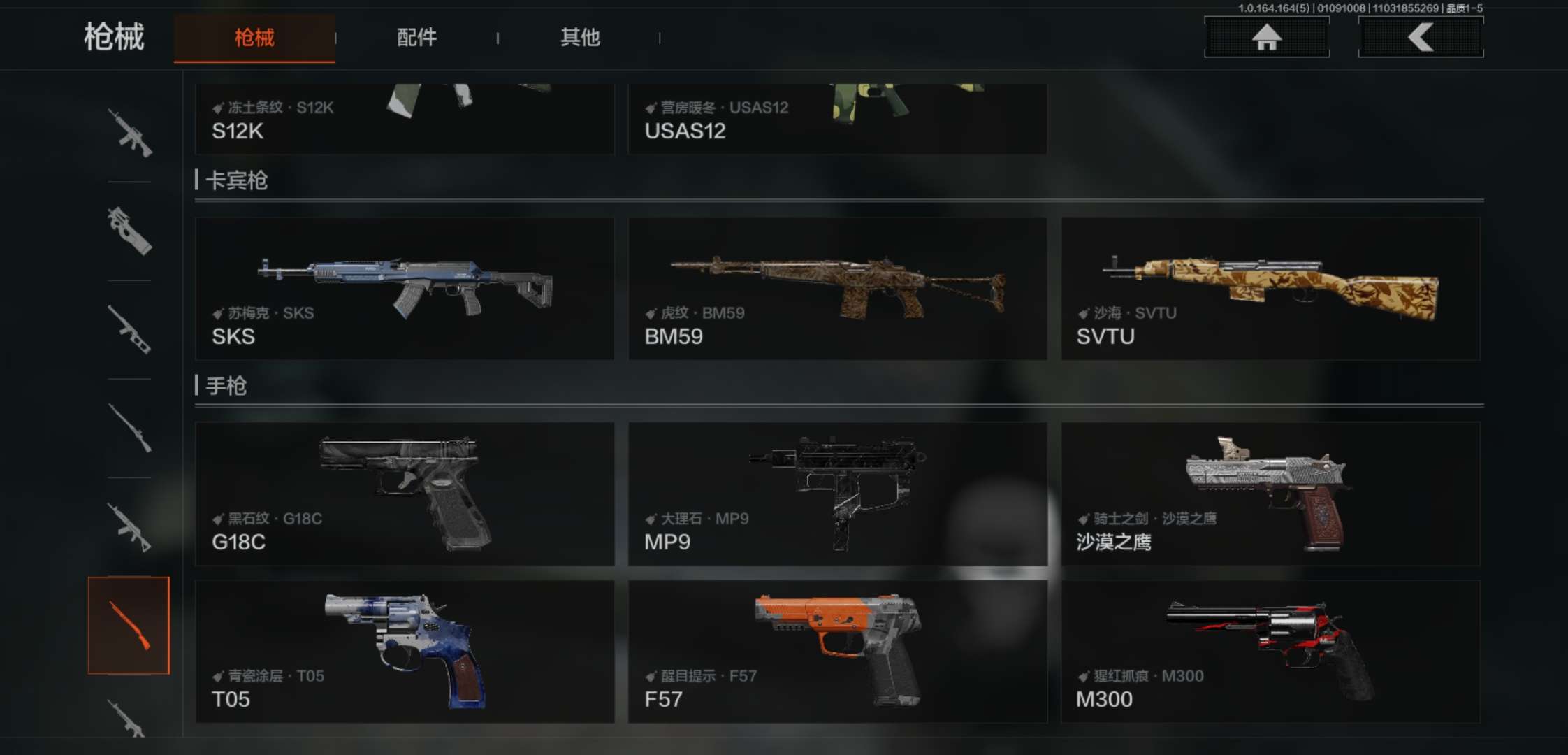The image size is (1568, 755).
Task: Select the orange F57 pistol card
Action: click(x=837, y=652)
